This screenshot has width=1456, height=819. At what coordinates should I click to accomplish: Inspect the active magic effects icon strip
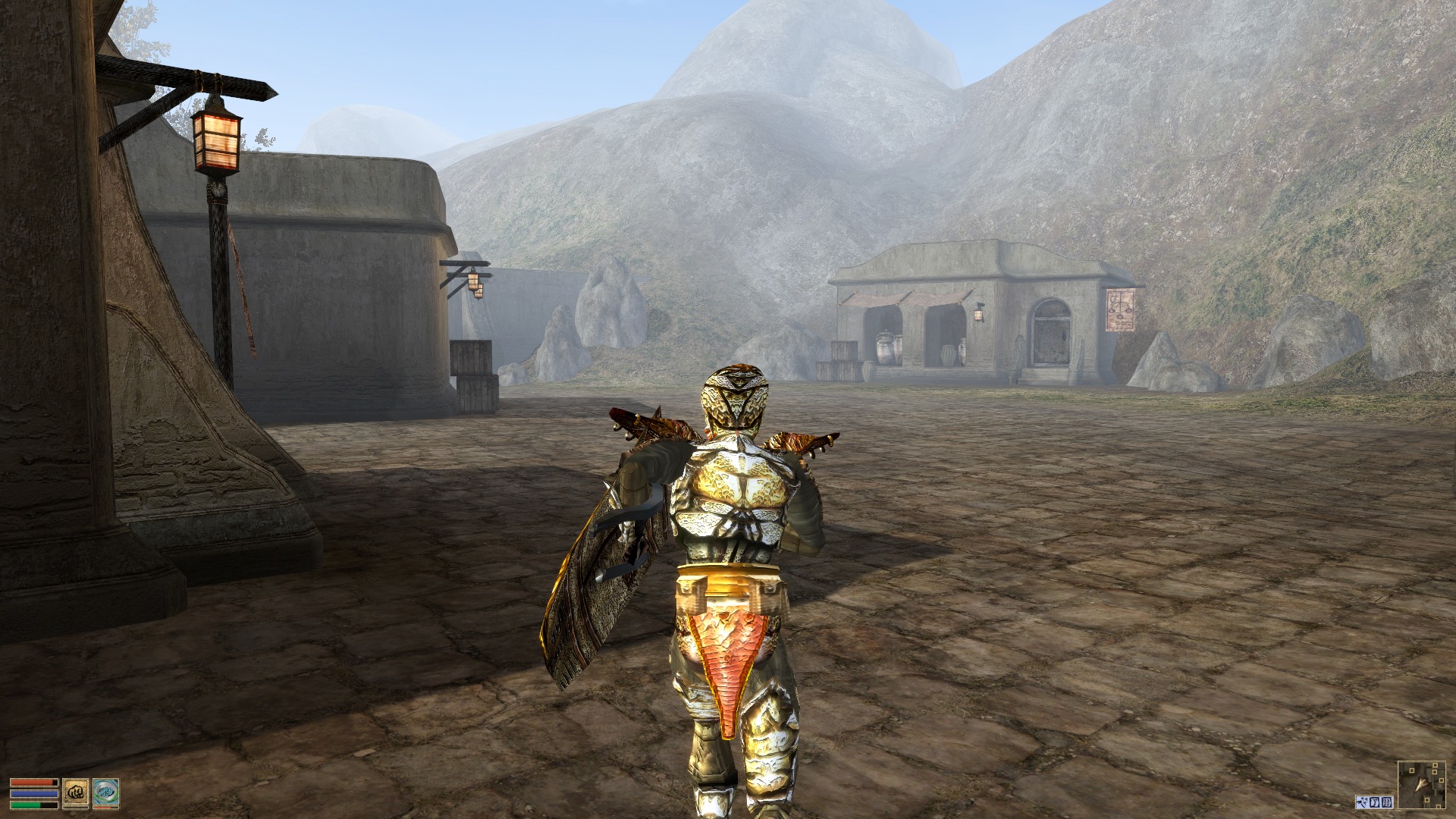[1374, 802]
